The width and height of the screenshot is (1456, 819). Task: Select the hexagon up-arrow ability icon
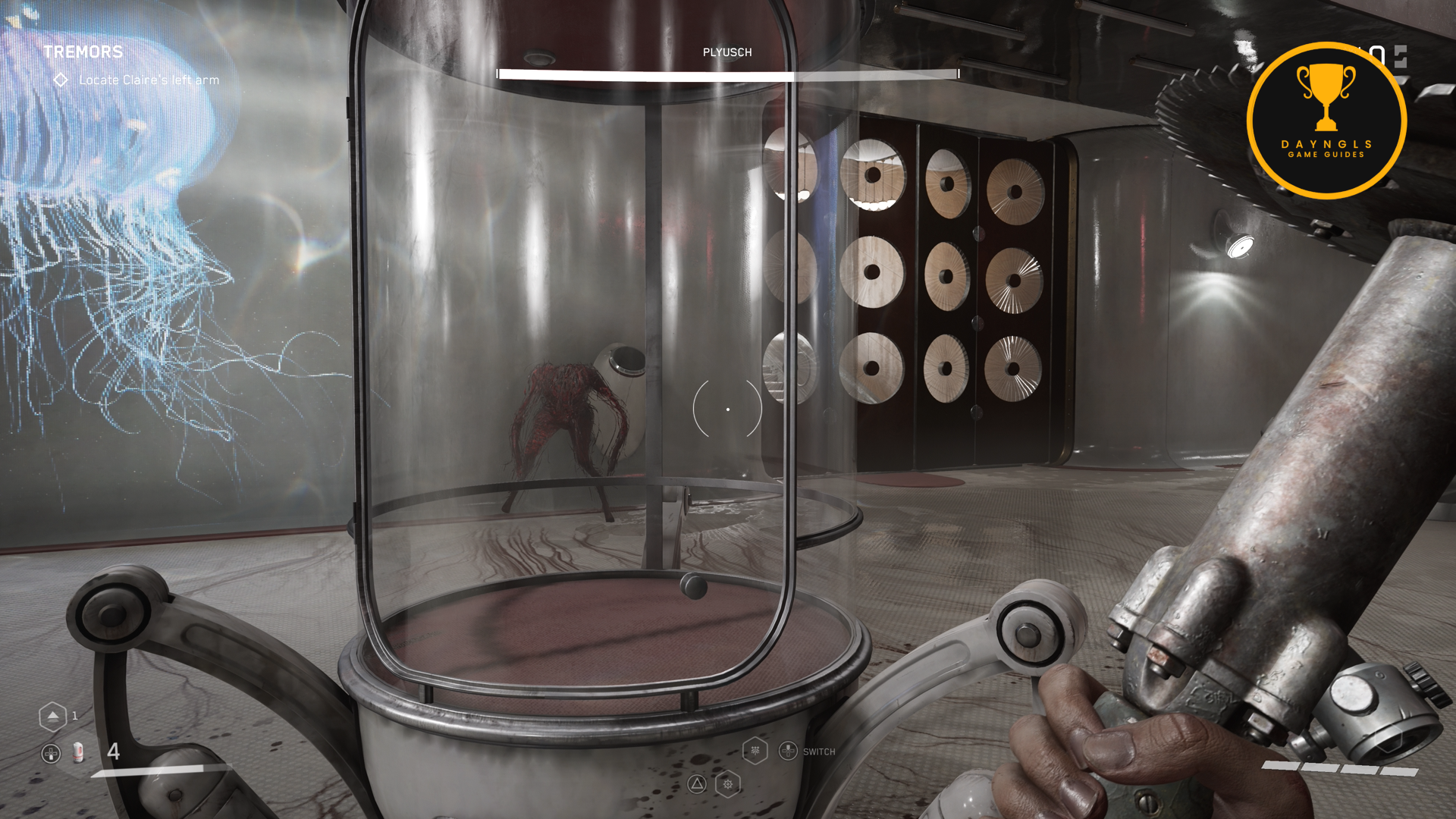click(x=52, y=716)
